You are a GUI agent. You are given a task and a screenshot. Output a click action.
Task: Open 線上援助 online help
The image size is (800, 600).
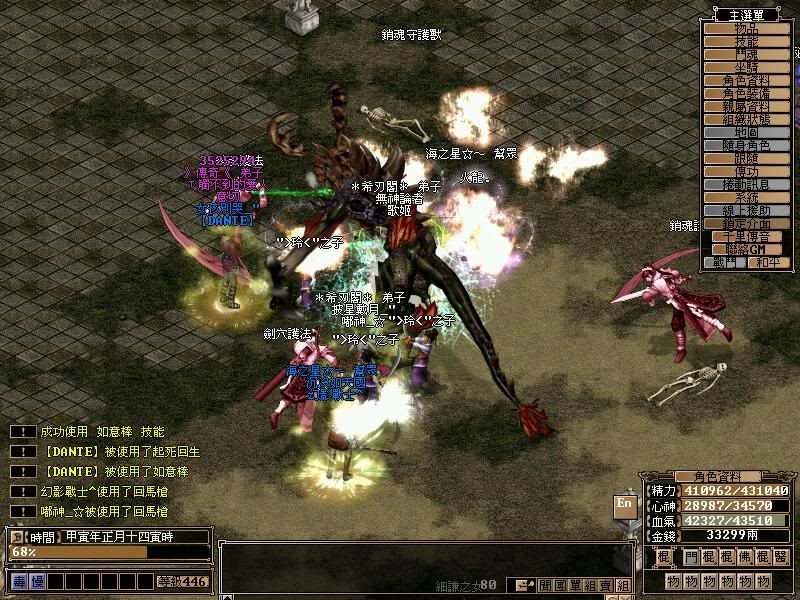(x=747, y=210)
